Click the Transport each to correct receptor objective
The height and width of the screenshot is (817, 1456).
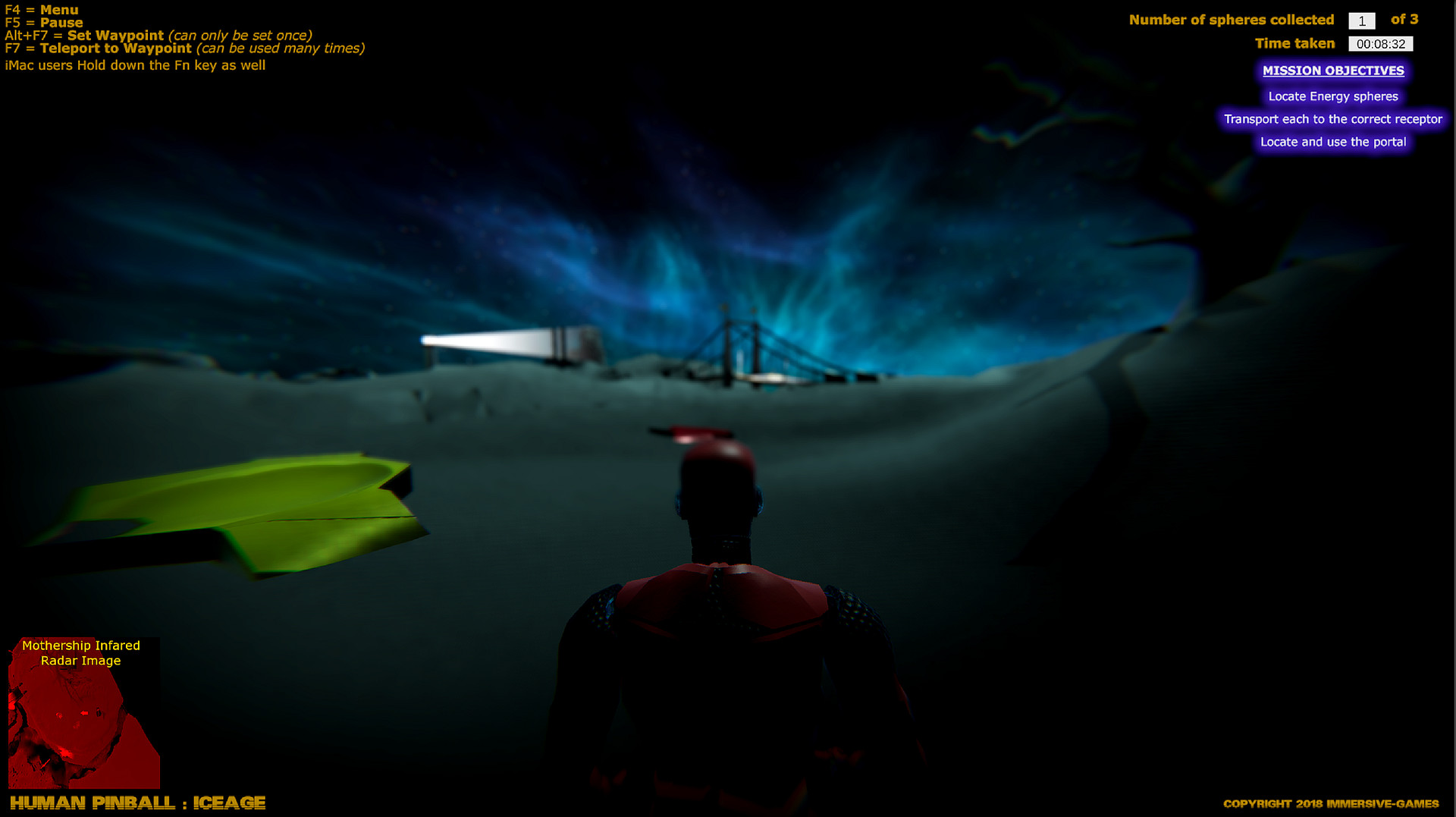tap(1332, 119)
